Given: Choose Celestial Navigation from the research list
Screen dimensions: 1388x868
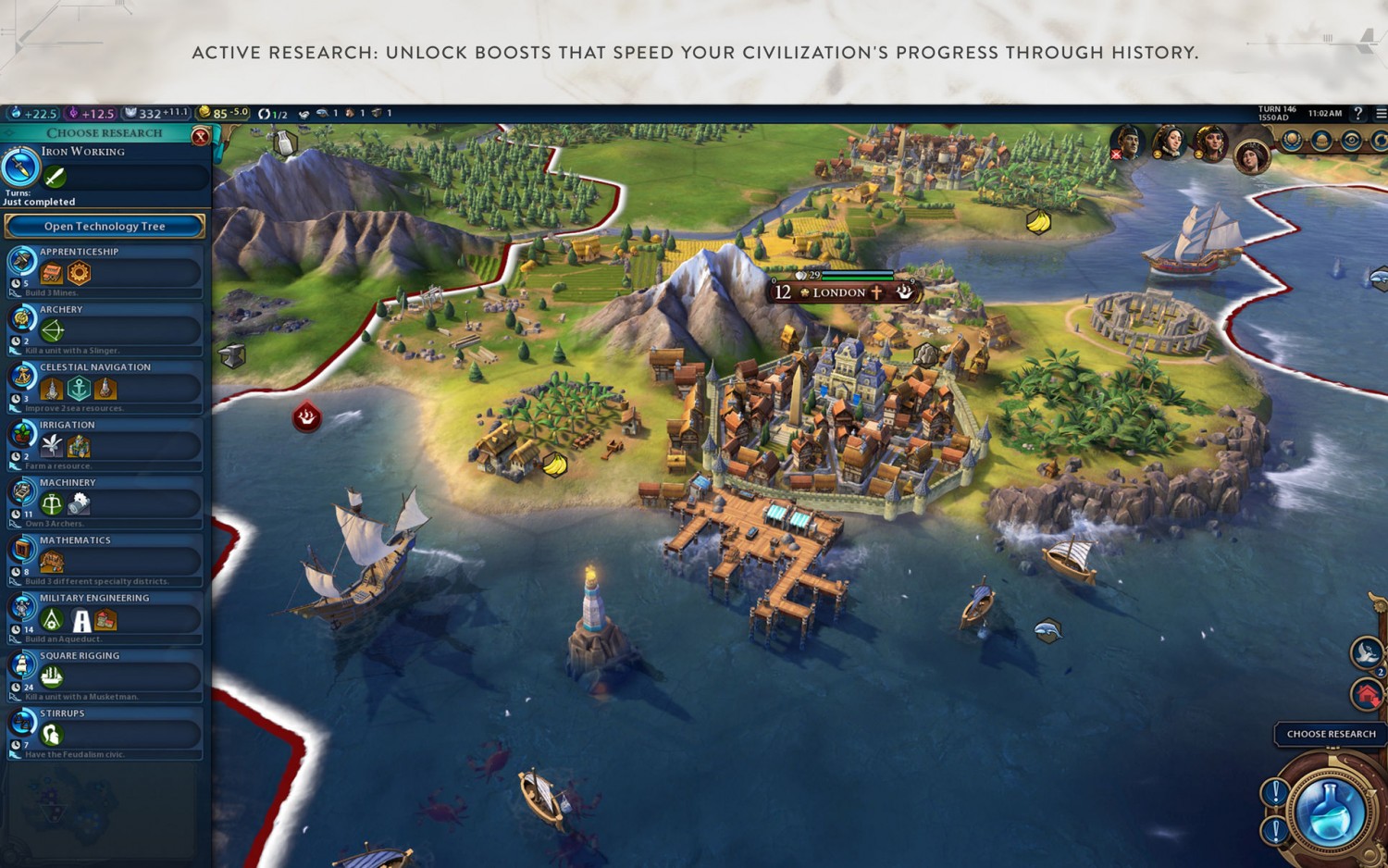Looking at the screenshot, I should tap(105, 384).
